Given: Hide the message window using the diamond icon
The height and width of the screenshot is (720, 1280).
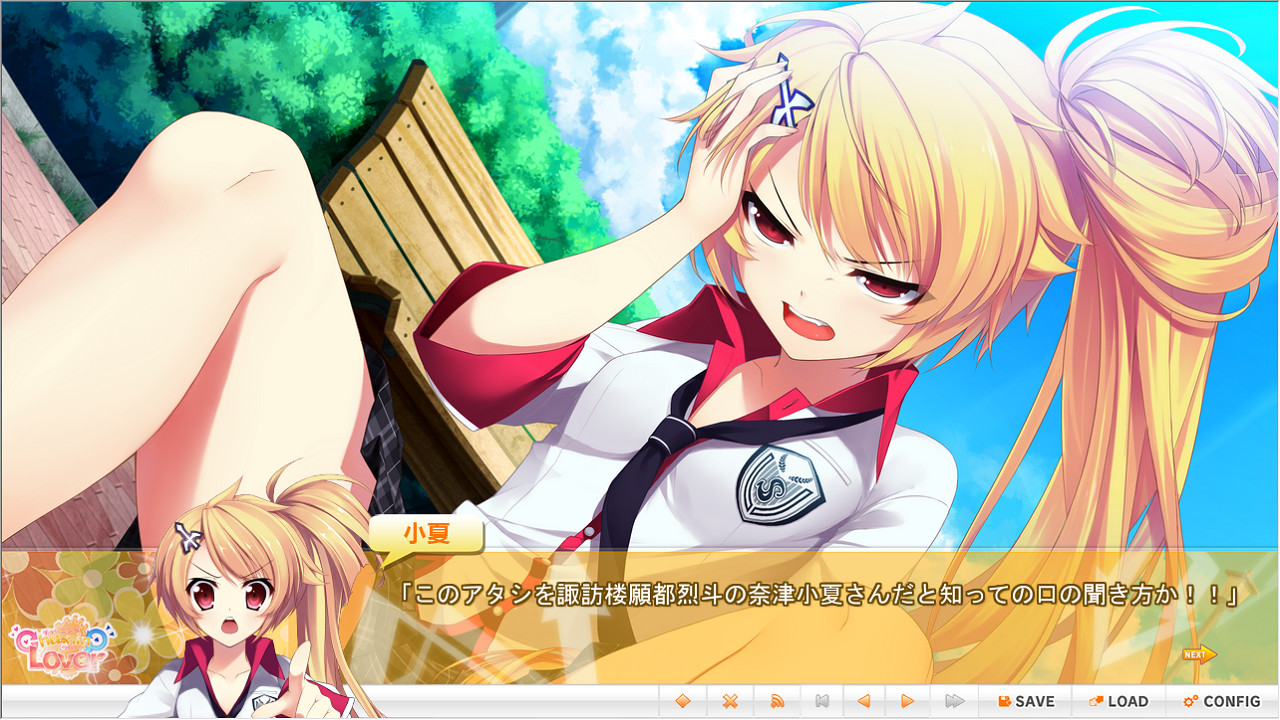Looking at the screenshot, I should pos(684,701).
